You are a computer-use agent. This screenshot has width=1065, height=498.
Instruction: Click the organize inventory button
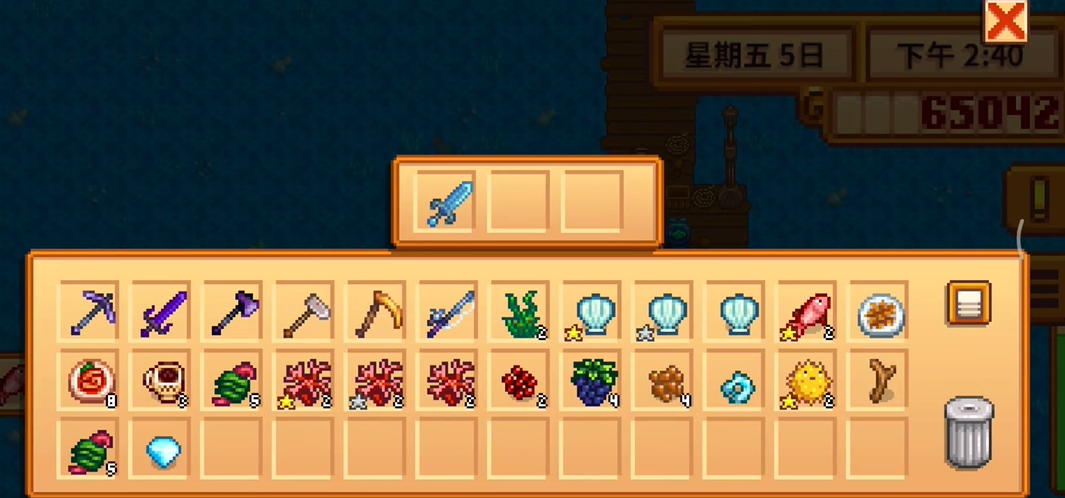pos(967,304)
